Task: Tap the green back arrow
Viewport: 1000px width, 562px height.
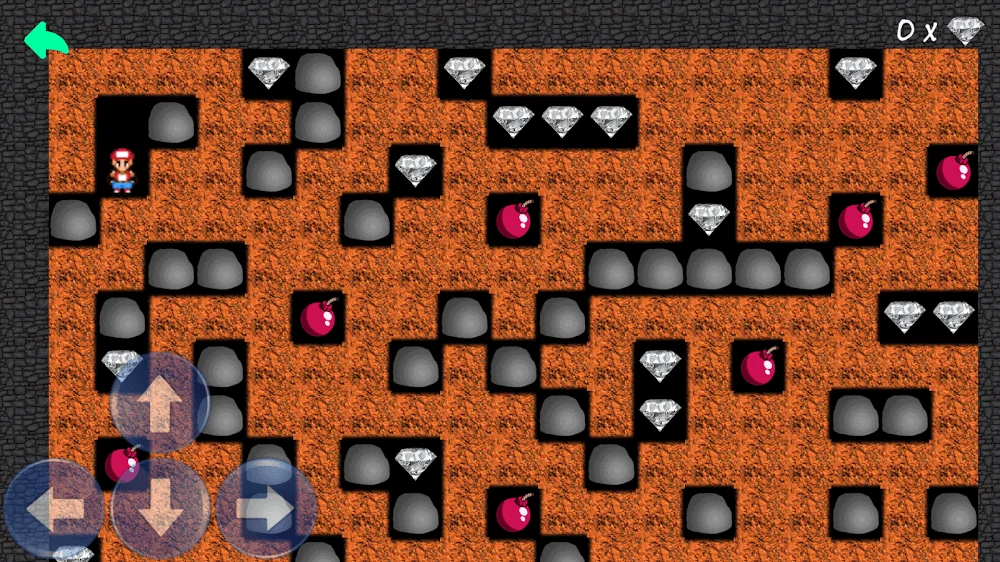Action: 46,40
